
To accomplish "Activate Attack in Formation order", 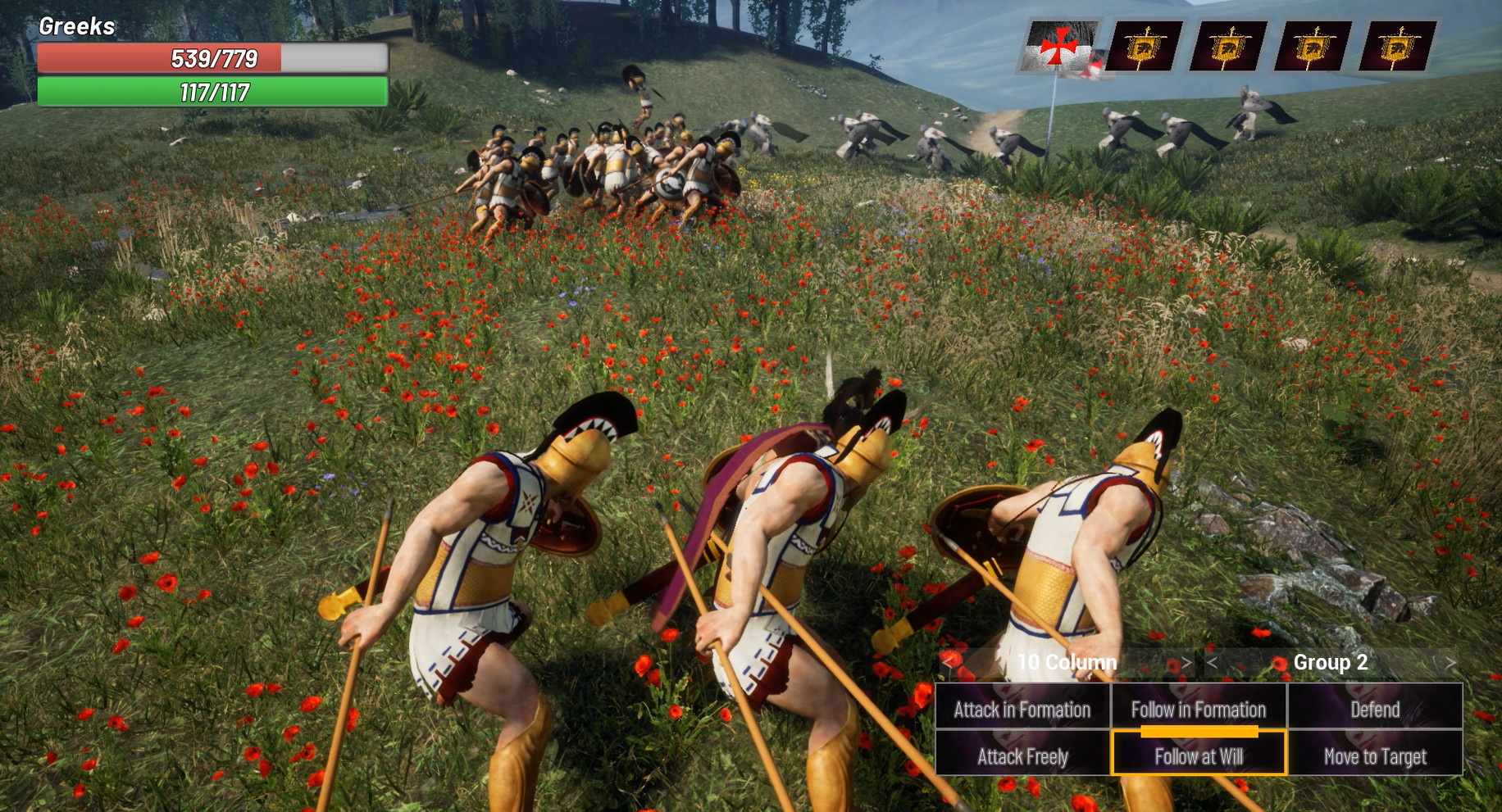I will 1022,710.
